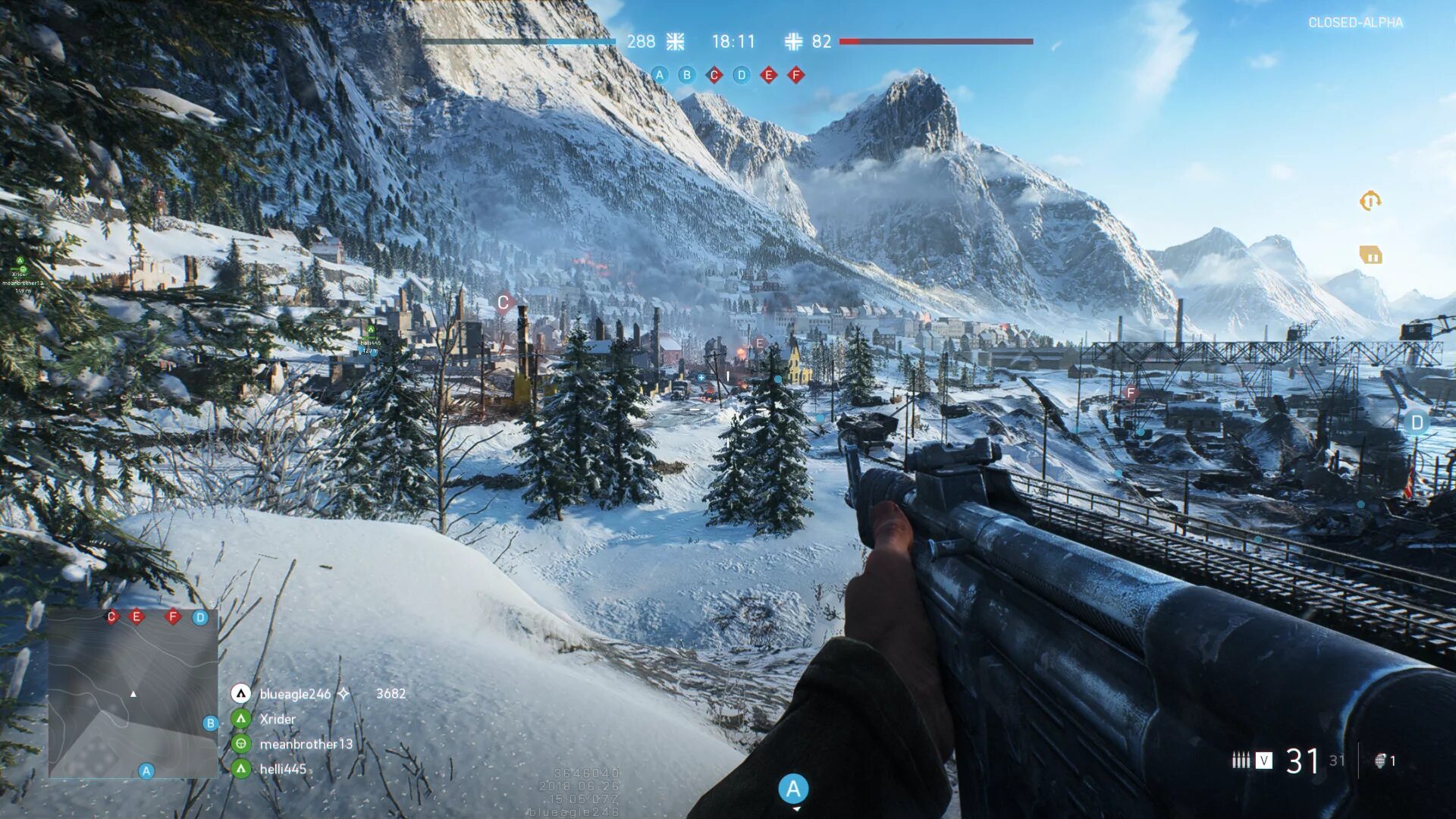Click the bullets fire mode icon

1241,760
